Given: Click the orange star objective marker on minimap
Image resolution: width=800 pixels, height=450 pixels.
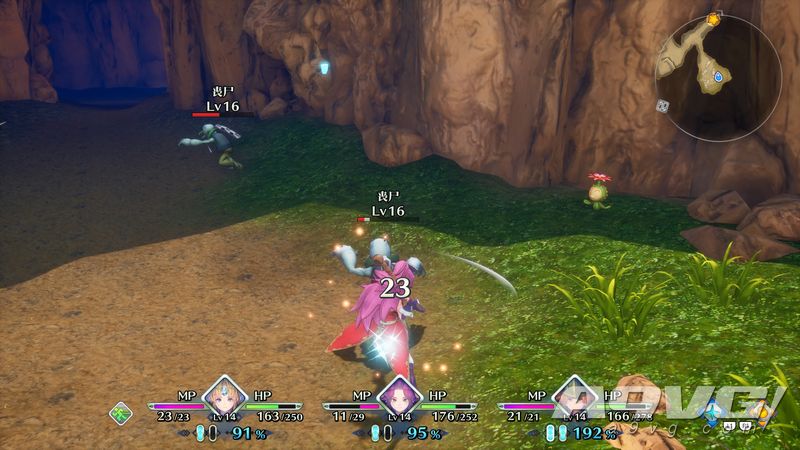Looking at the screenshot, I should pos(713,19).
